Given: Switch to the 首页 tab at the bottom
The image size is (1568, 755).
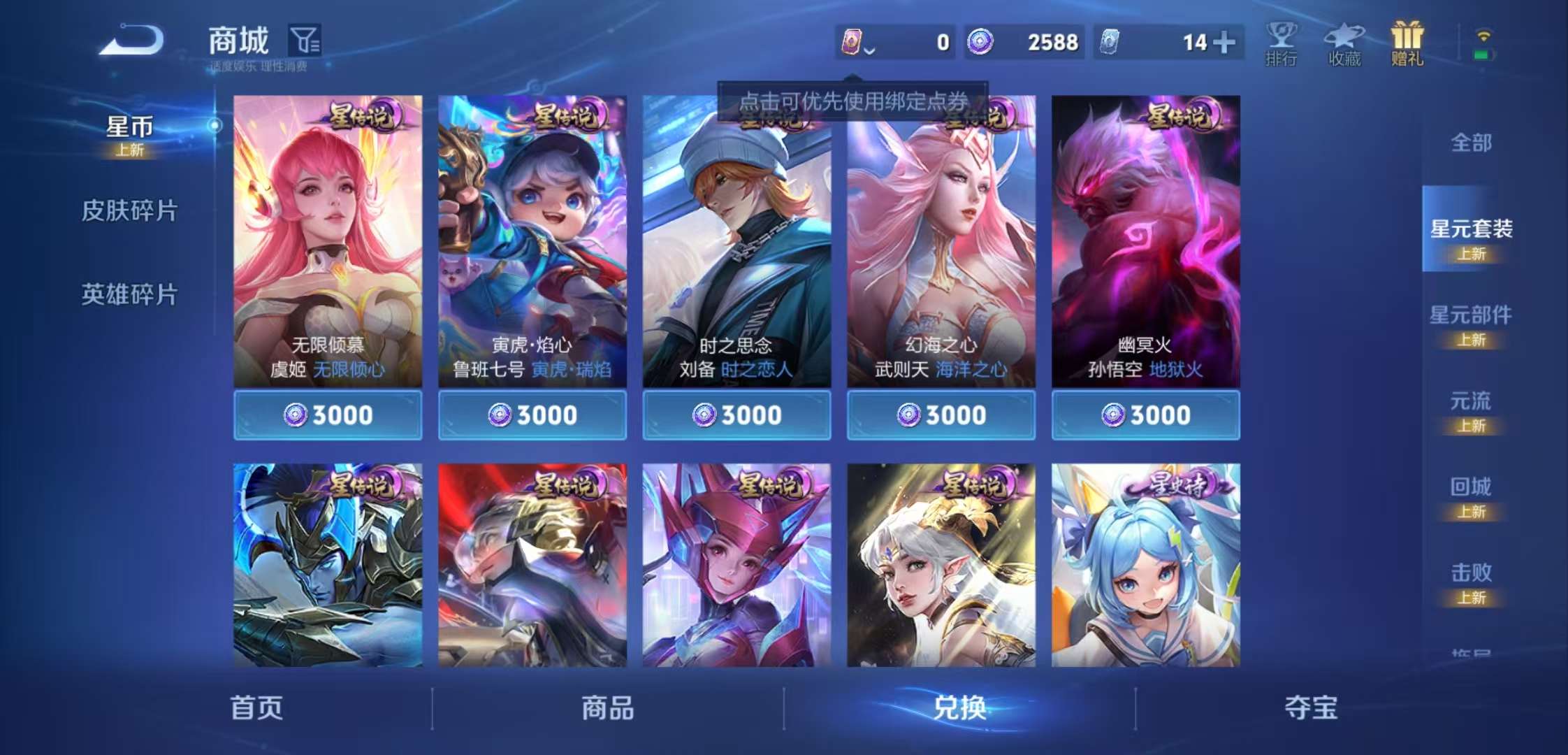Looking at the screenshot, I should 259,708.
